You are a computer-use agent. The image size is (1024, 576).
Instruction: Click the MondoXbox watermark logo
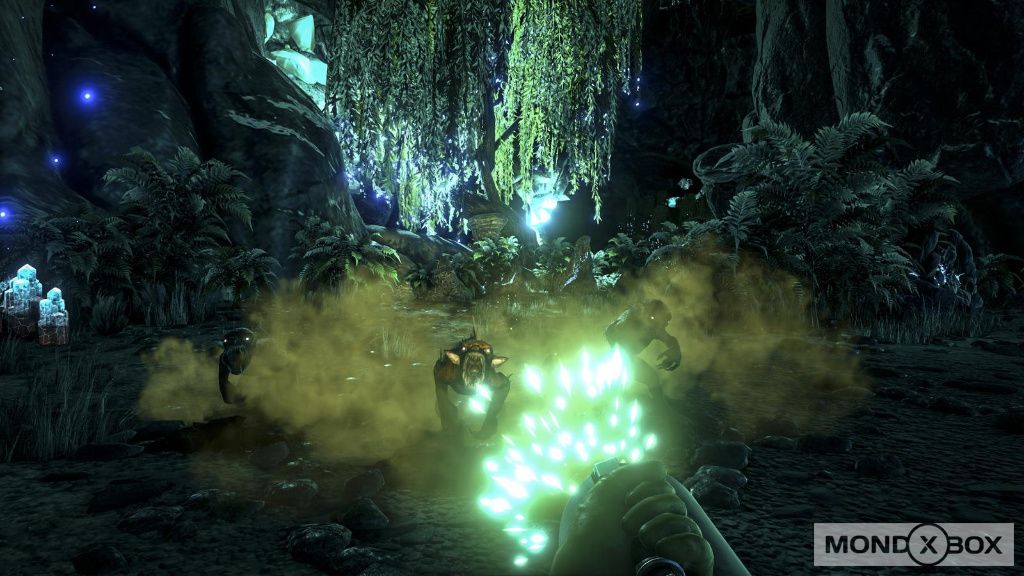coord(913,545)
